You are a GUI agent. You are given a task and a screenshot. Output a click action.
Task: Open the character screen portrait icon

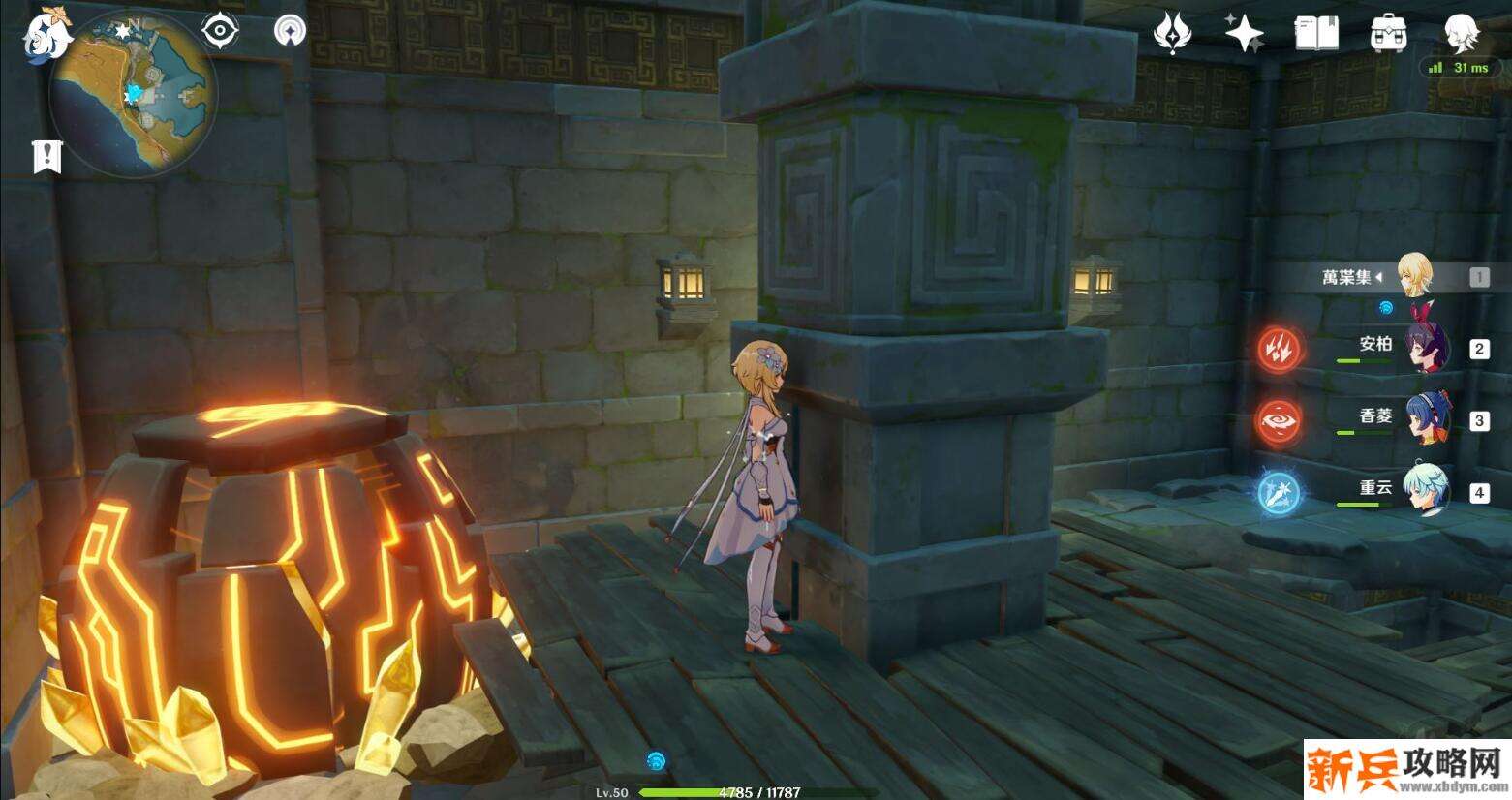click(1459, 33)
